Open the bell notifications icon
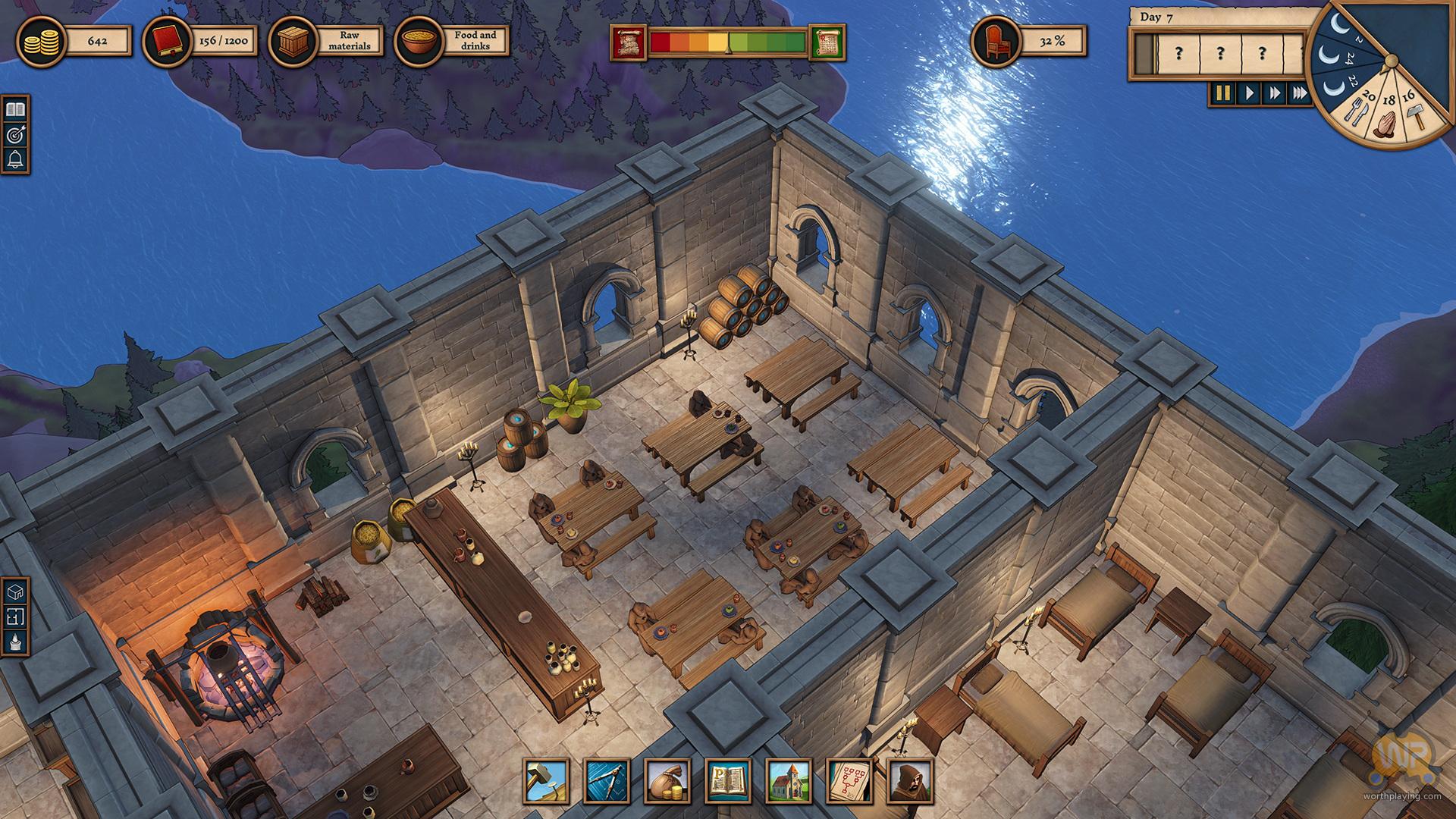 (15, 160)
